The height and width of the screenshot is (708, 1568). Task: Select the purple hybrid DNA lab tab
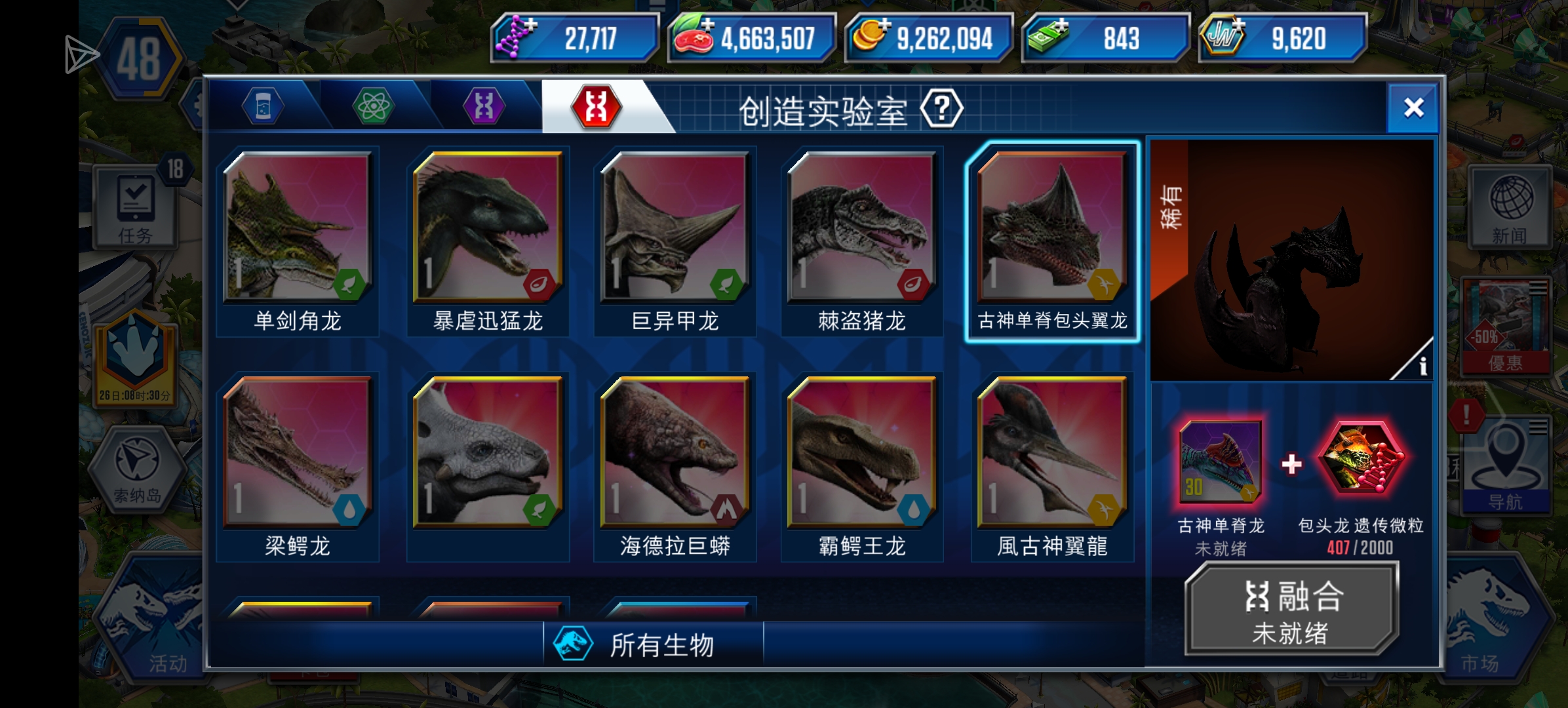(485, 107)
